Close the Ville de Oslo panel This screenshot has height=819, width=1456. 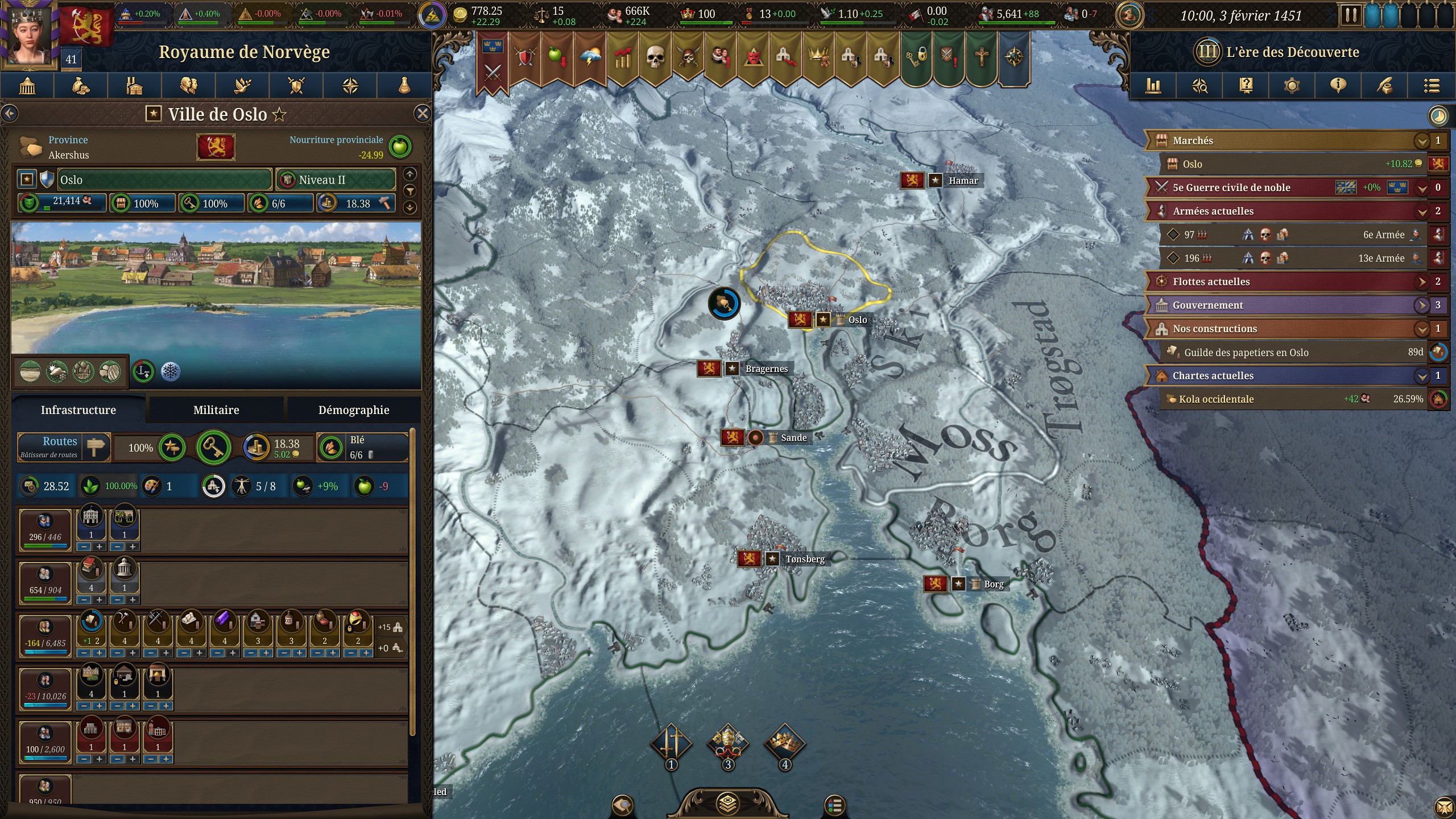[x=422, y=114]
